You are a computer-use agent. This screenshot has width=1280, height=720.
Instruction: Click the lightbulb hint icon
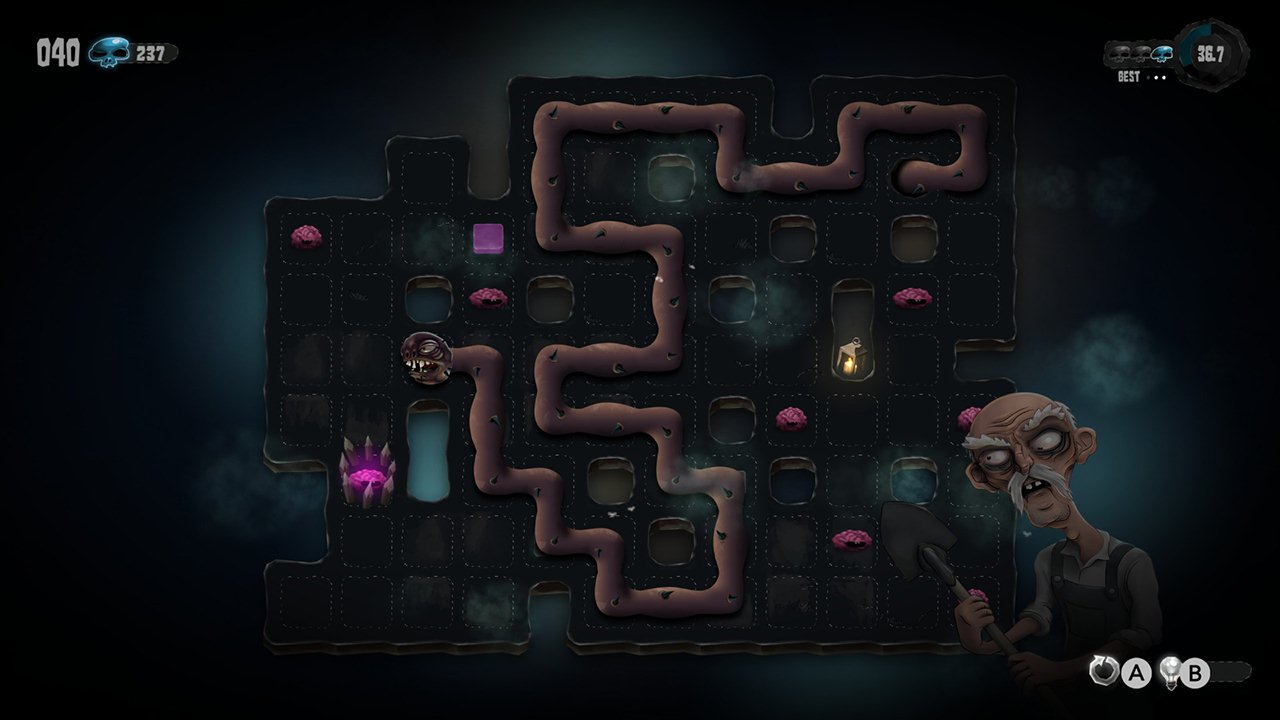click(x=1171, y=671)
